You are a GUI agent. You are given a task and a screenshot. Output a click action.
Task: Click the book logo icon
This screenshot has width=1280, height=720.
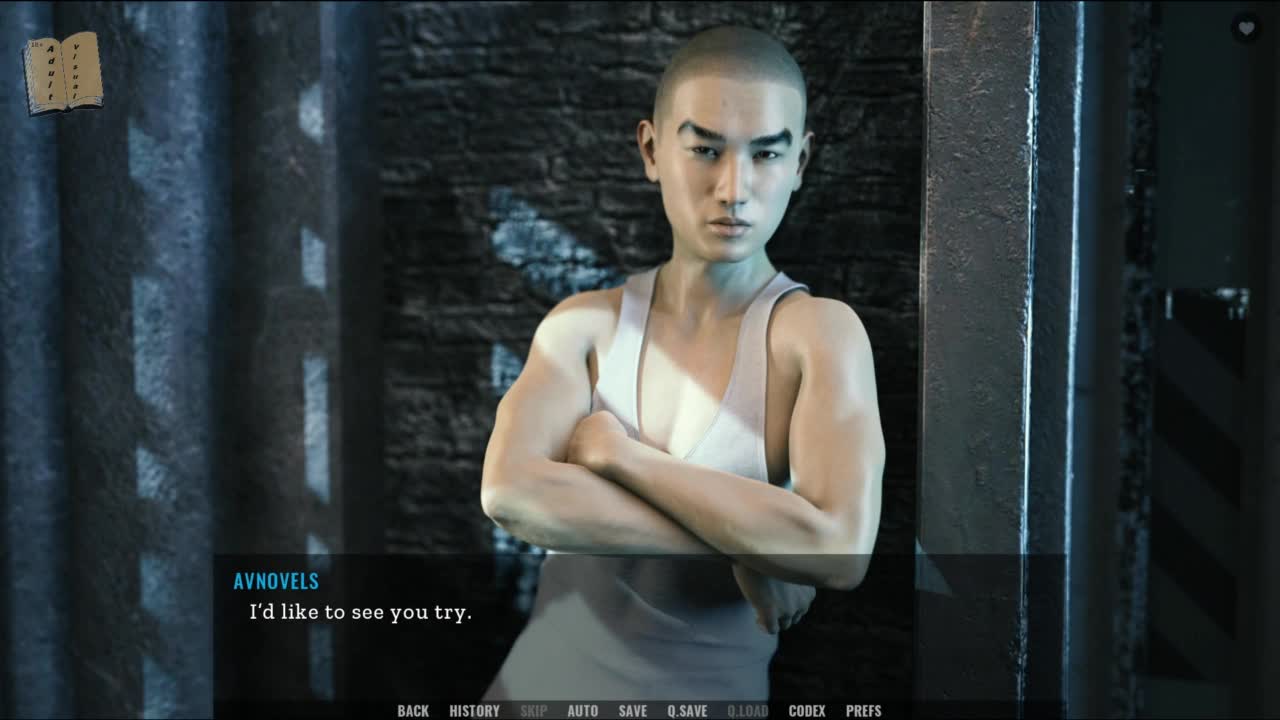point(62,72)
